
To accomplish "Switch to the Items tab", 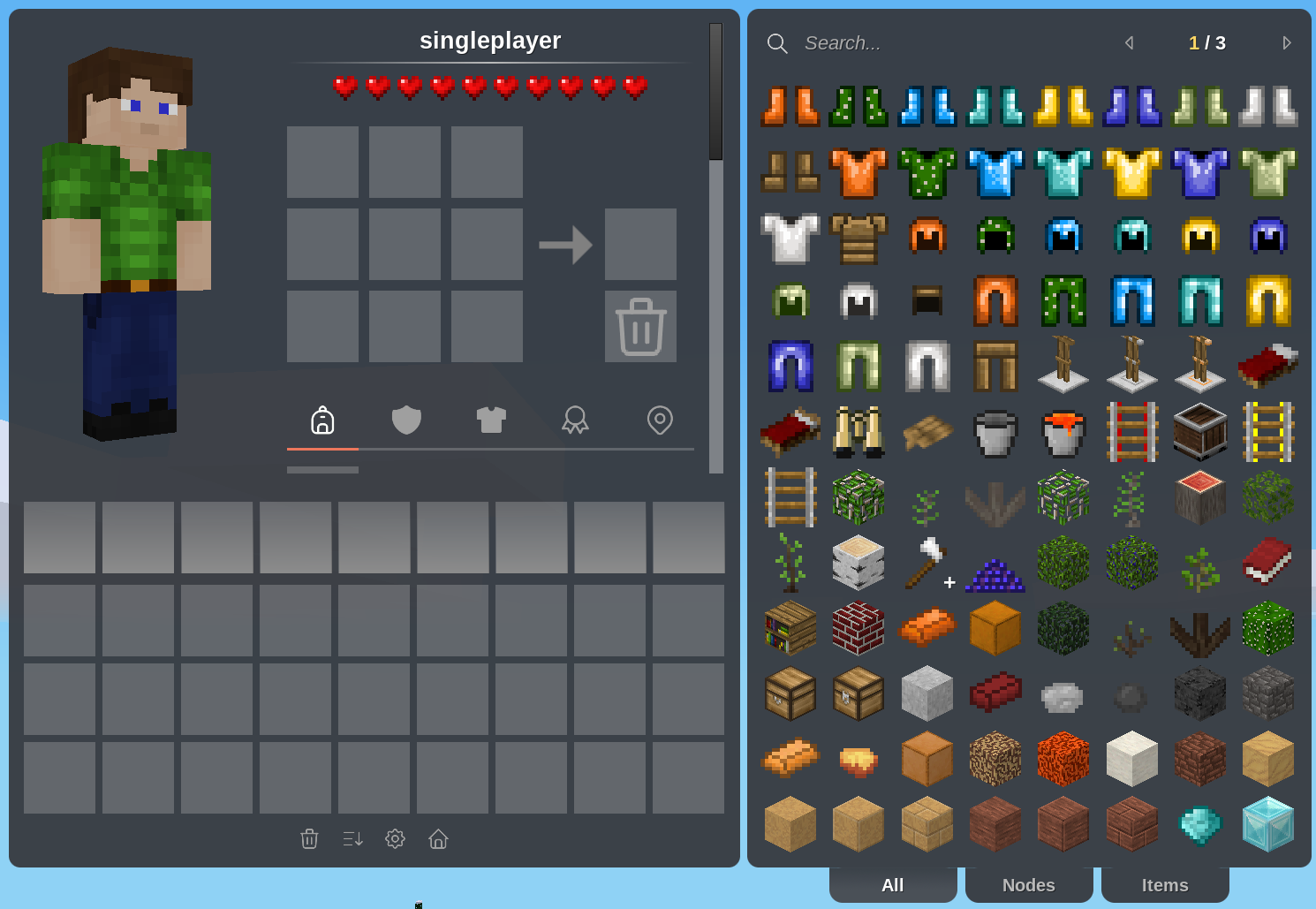I will pyautogui.click(x=1164, y=884).
